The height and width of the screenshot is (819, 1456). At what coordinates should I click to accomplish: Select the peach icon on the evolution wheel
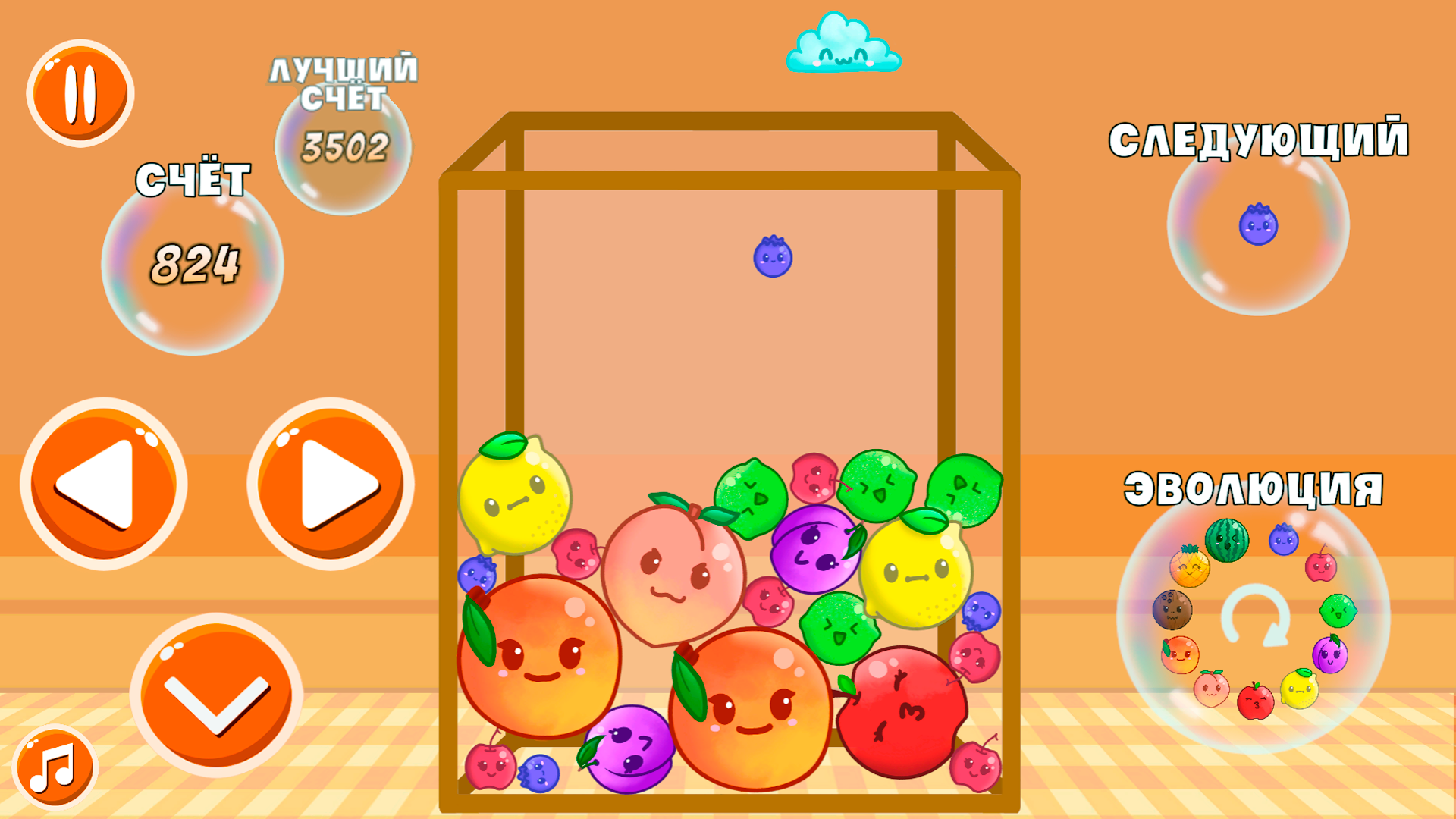pos(1211,689)
